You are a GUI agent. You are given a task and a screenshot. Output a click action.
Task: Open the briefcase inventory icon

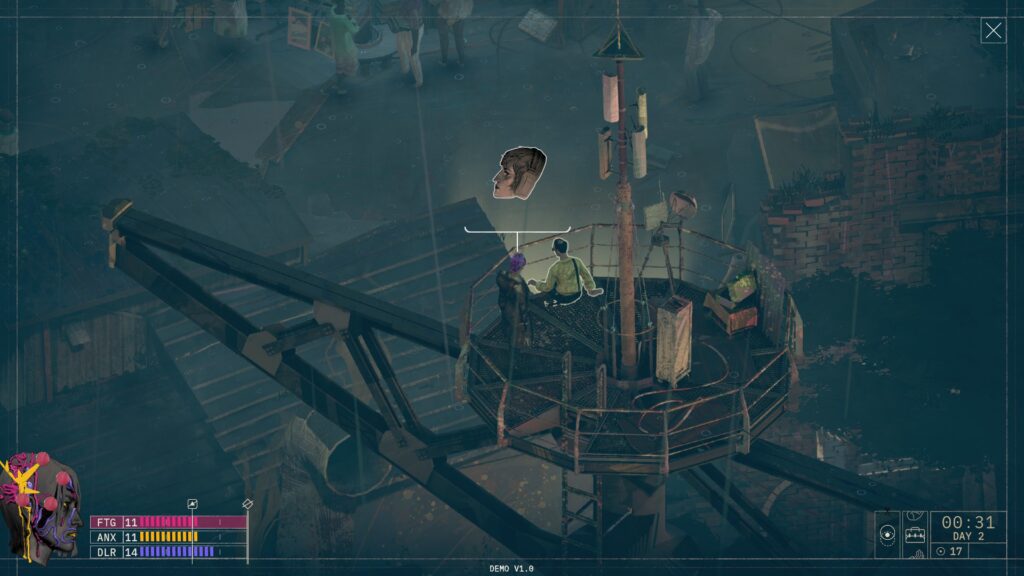click(915, 536)
